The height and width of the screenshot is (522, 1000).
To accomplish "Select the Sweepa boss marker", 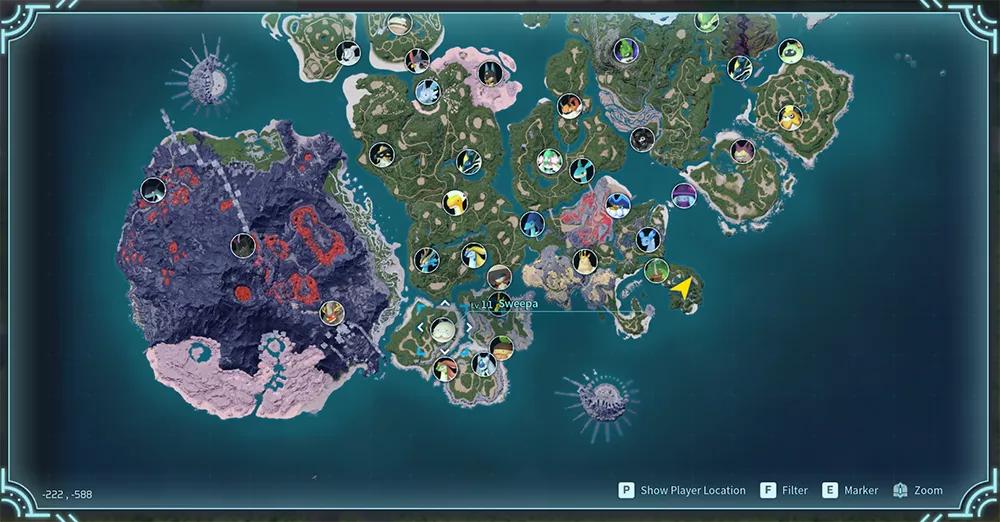I will click(443, 330).
